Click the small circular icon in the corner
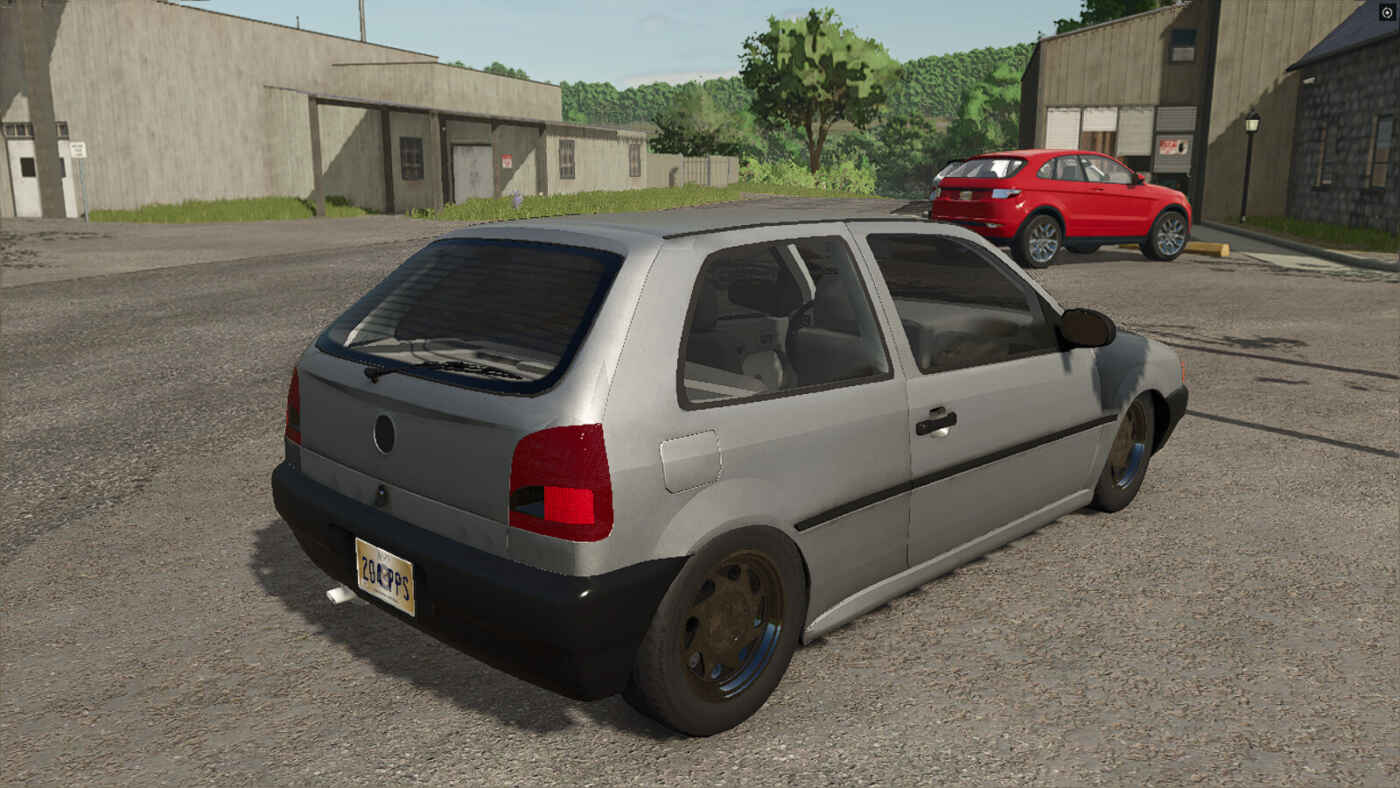The width and height of the screenshot is (1400, 788). point(1387,12)
